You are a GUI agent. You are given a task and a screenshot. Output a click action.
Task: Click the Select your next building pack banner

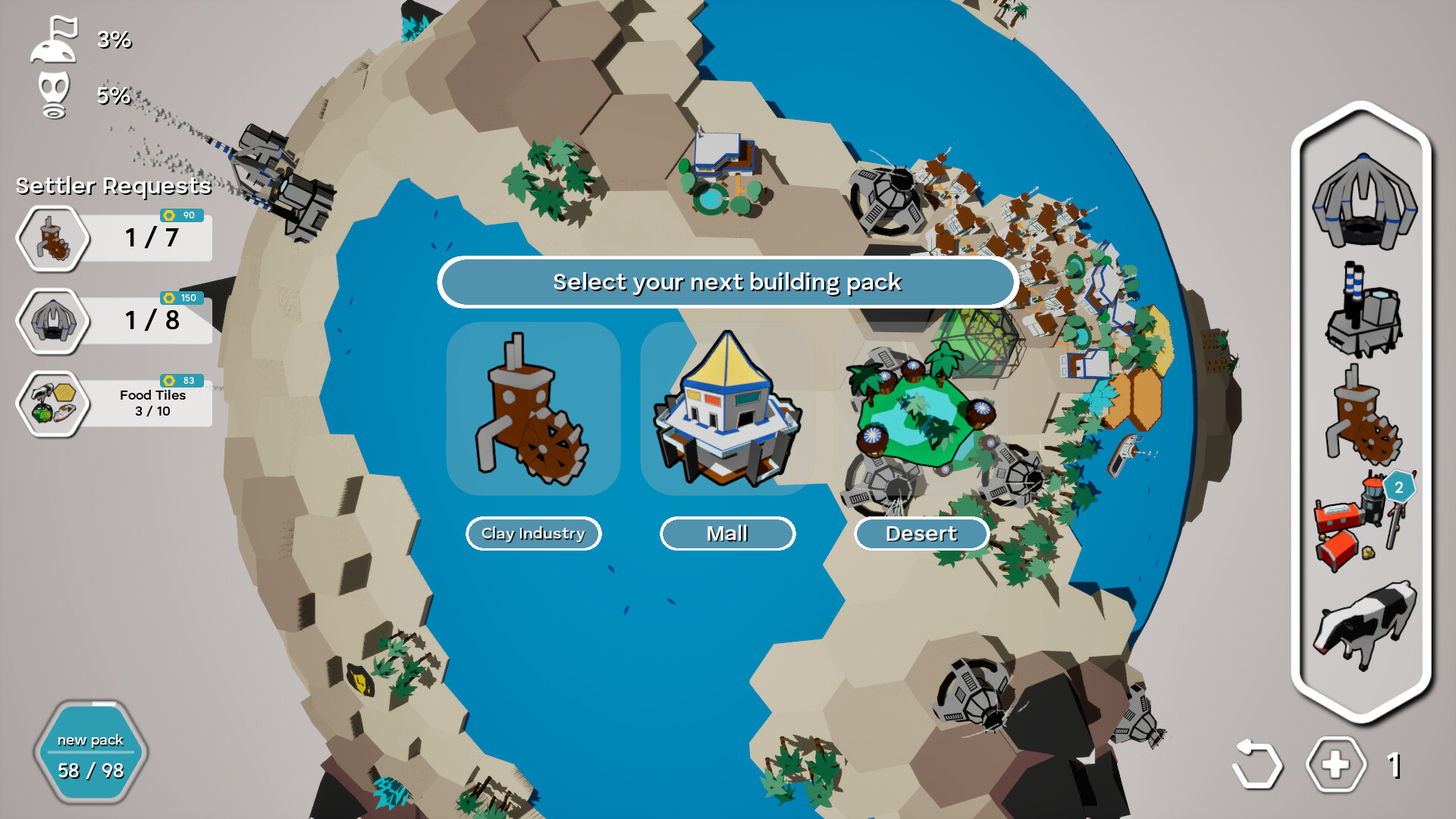727,281
